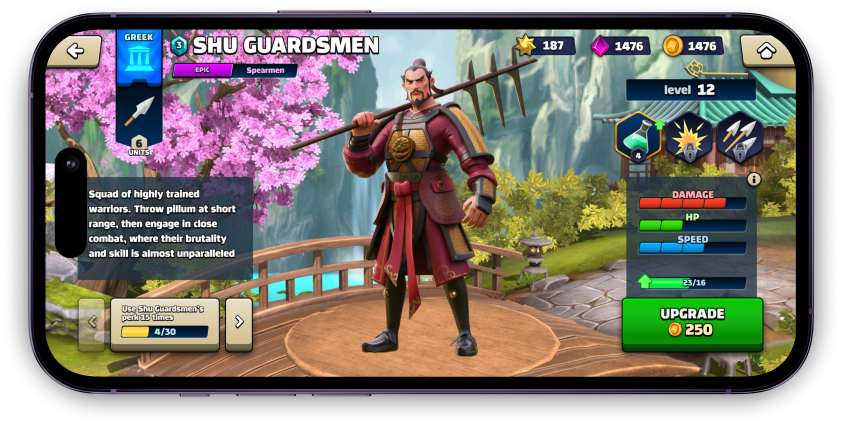The width and height of the screenshot is (842, 425).
Task: Select the green potion perk icon
Action: (637, 137)
